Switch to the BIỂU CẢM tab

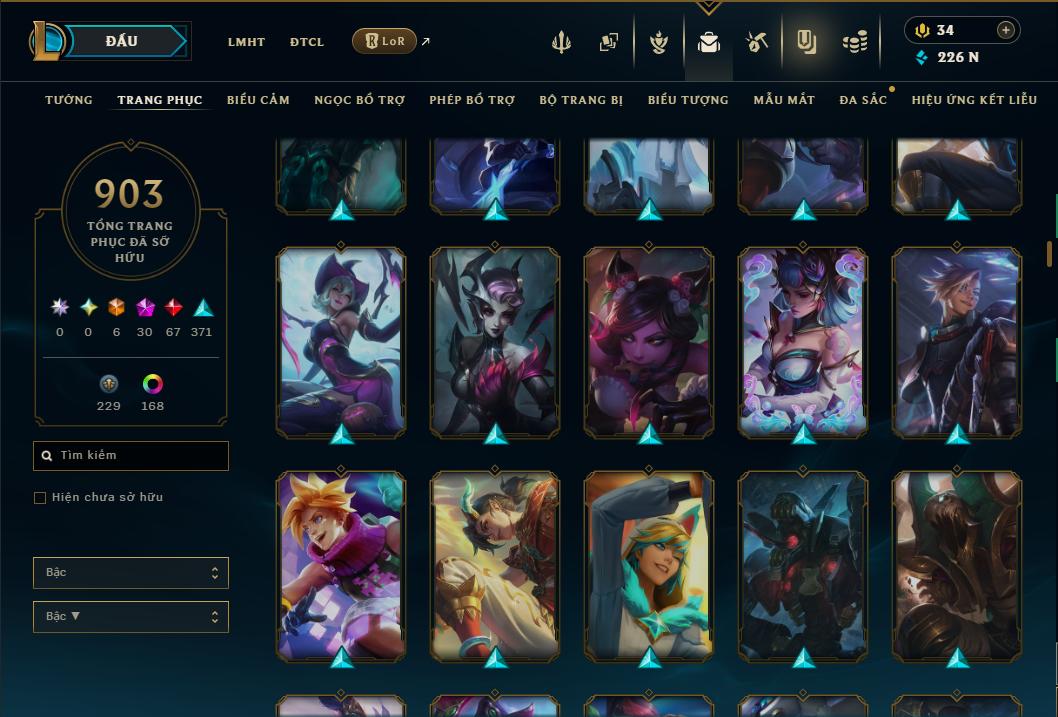(258, 100)
